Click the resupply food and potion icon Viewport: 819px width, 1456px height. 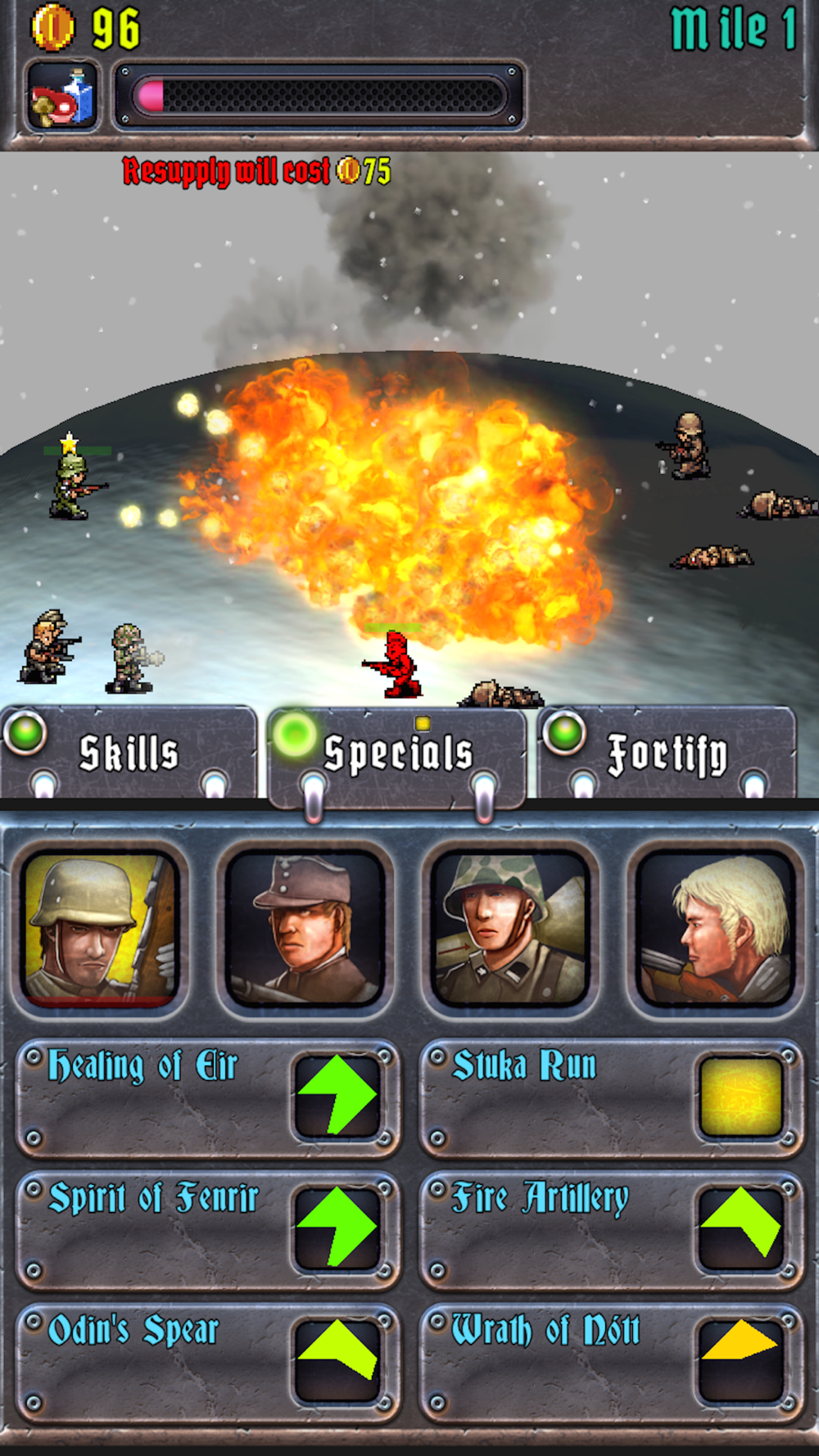pos(63,97)
